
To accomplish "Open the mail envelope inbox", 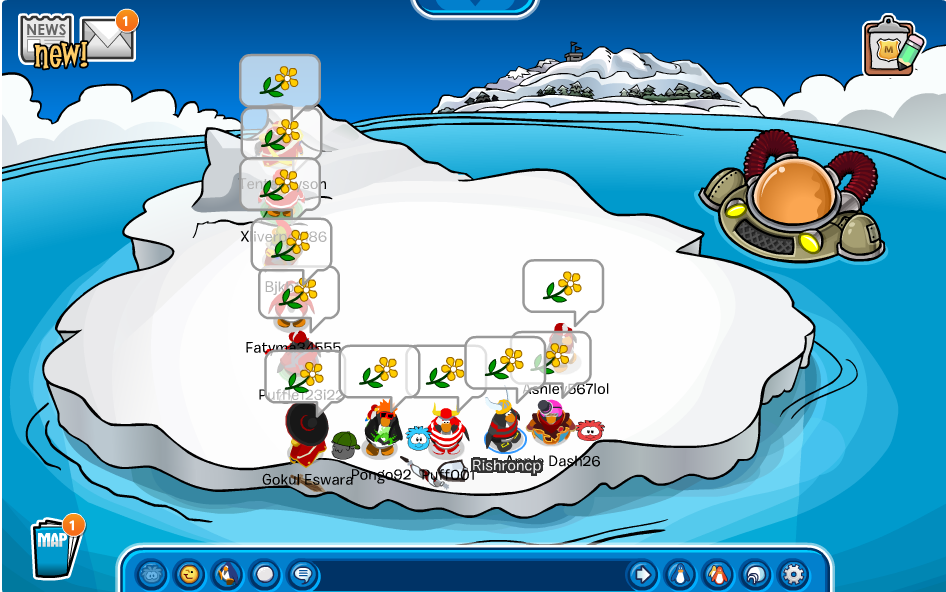I will 107,39.
